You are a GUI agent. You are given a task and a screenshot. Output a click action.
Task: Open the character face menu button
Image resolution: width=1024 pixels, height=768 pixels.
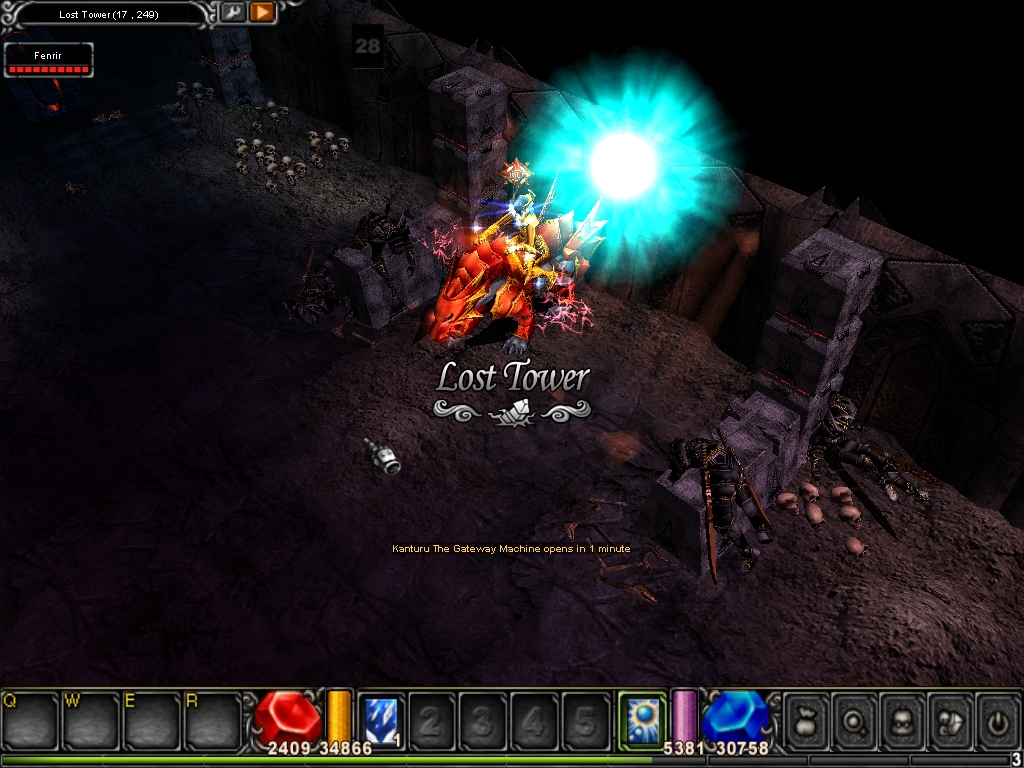[902, 720]
